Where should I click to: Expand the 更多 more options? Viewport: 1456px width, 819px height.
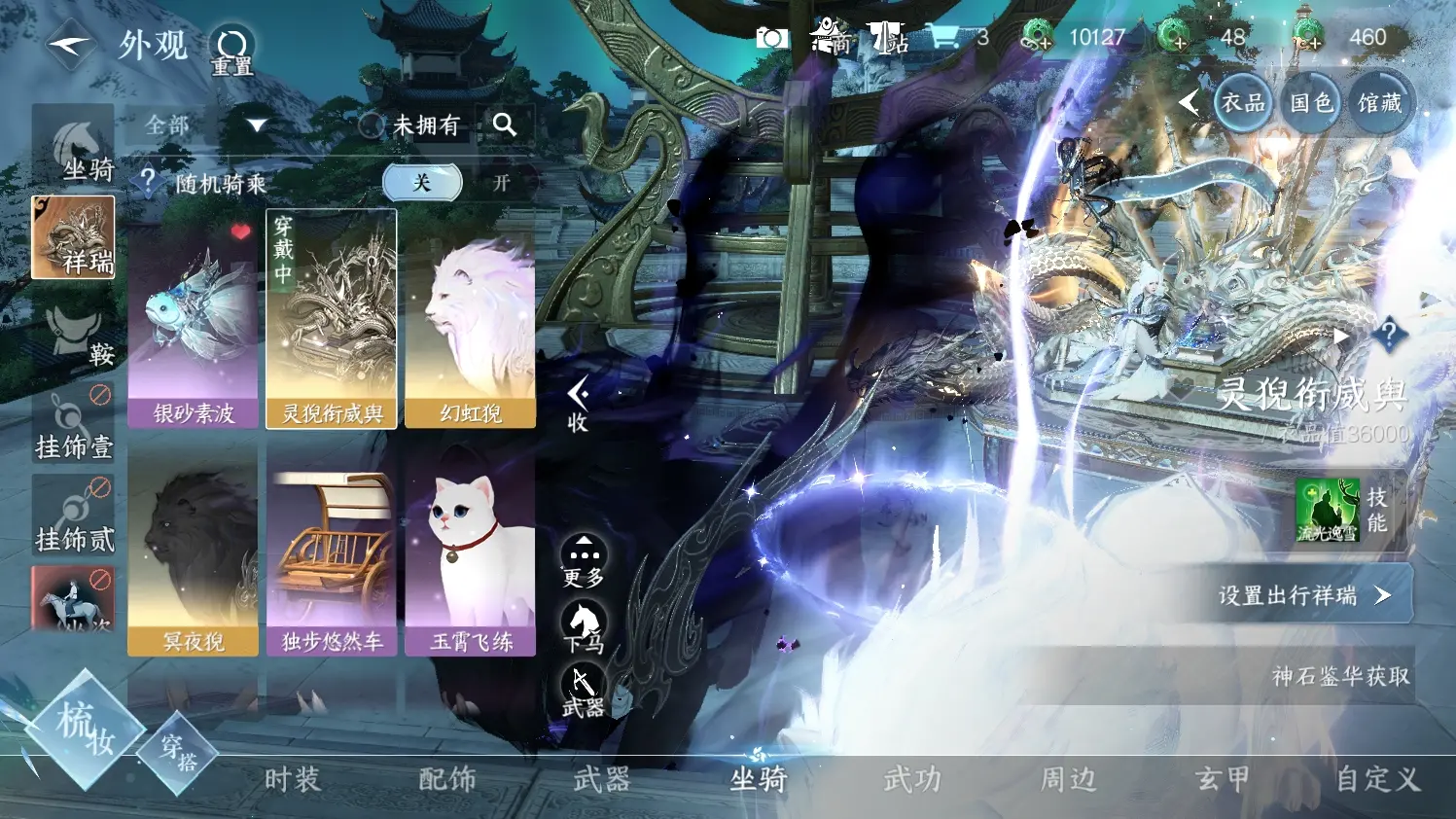584,560
